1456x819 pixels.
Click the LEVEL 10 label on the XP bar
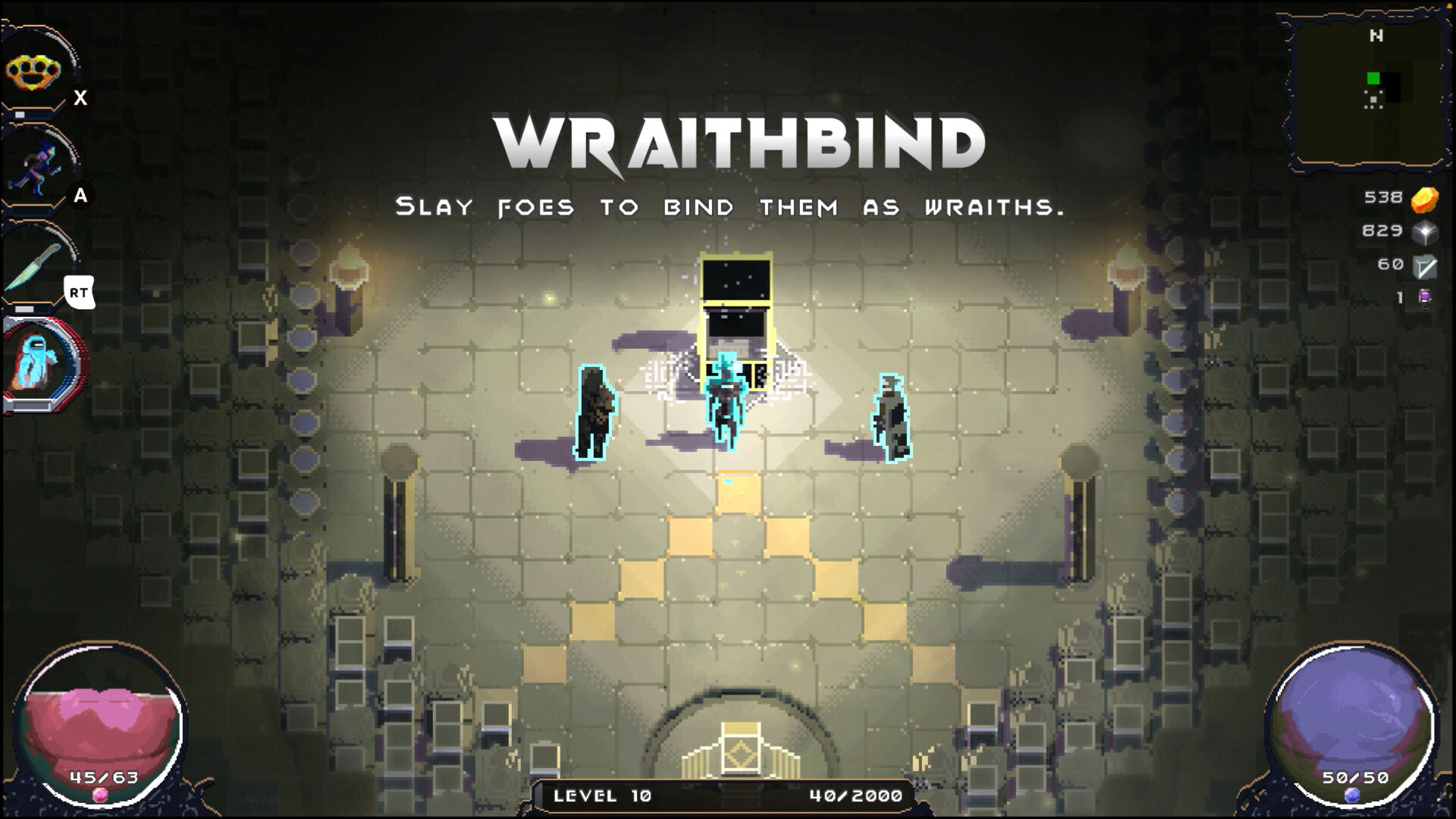[x=601, y=797]
